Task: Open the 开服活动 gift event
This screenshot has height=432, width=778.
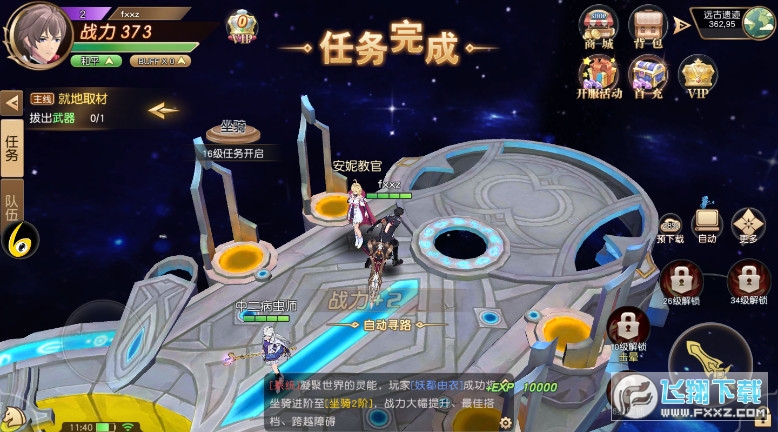Action: 599,75
